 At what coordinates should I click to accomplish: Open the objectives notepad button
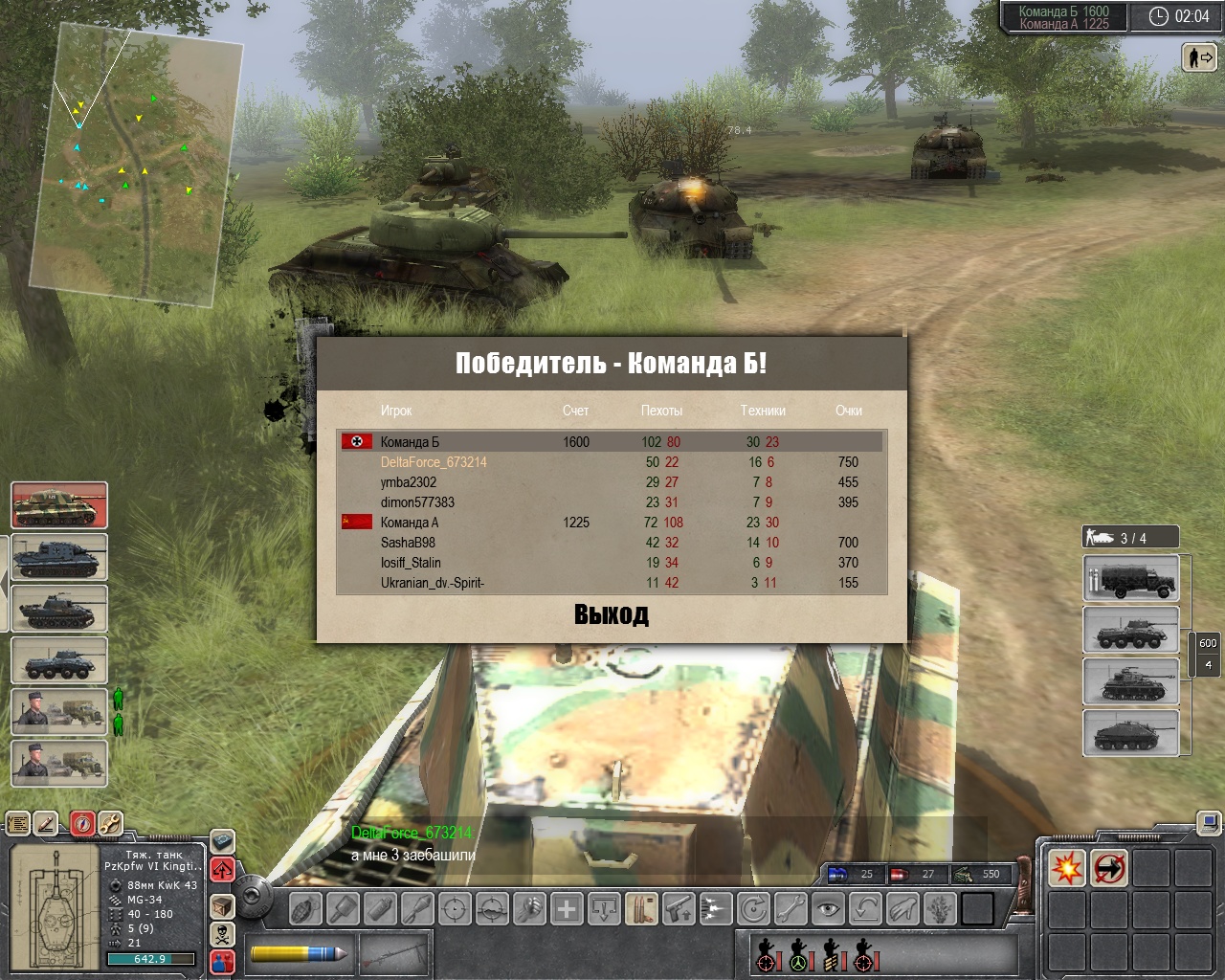click(x=18, y=822)
